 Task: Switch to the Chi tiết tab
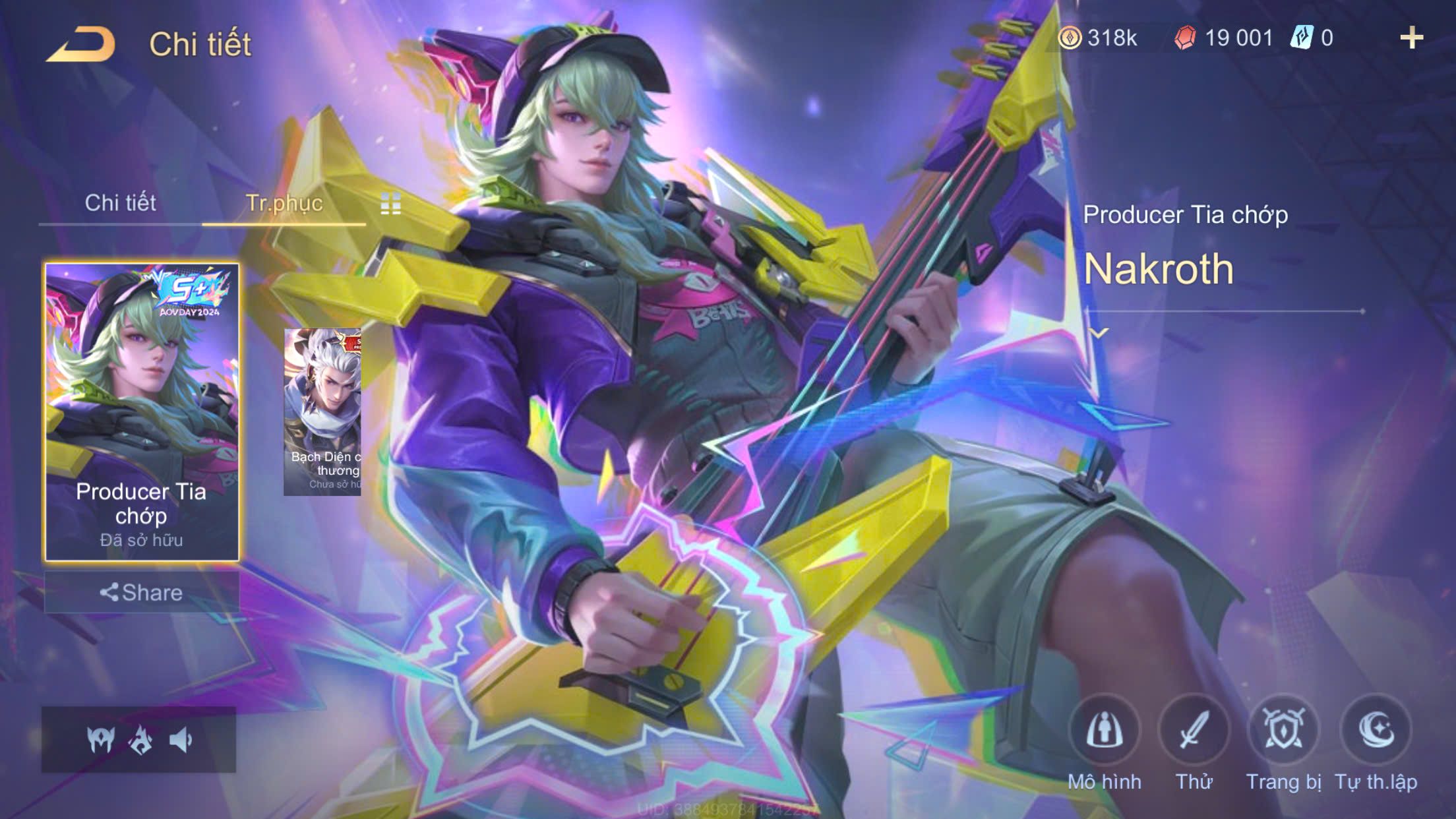click(x=120, y=203)
